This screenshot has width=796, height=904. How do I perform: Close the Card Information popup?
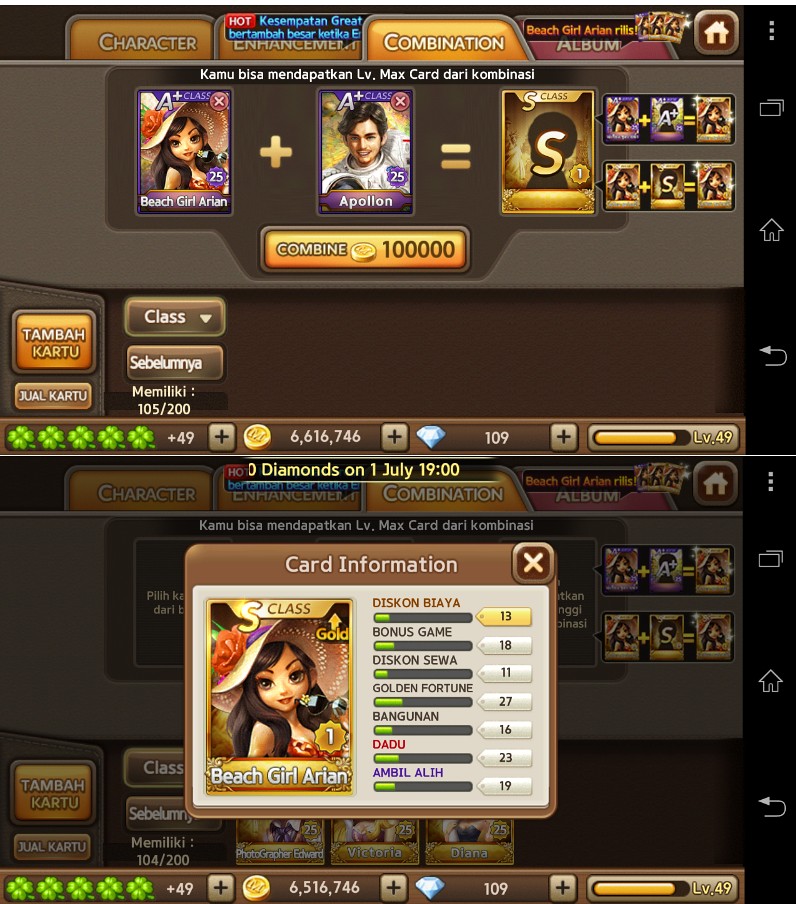point(533,564)
